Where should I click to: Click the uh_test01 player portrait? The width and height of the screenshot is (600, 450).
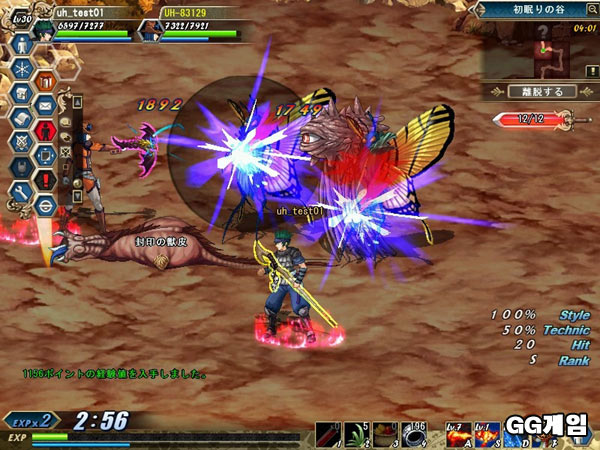[43, 28]
